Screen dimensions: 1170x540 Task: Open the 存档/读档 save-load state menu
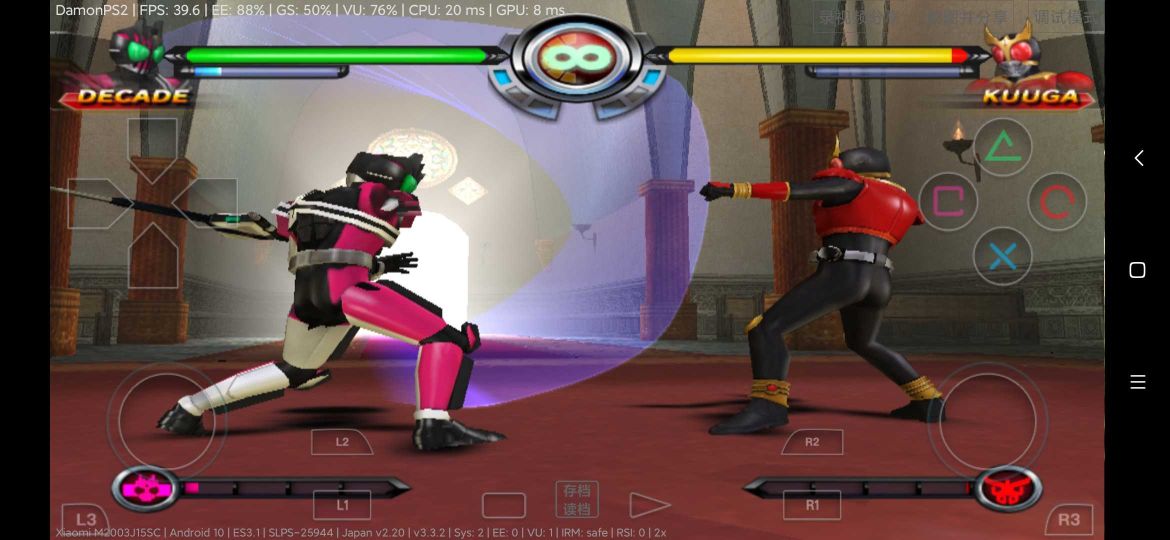coord(577,499)
